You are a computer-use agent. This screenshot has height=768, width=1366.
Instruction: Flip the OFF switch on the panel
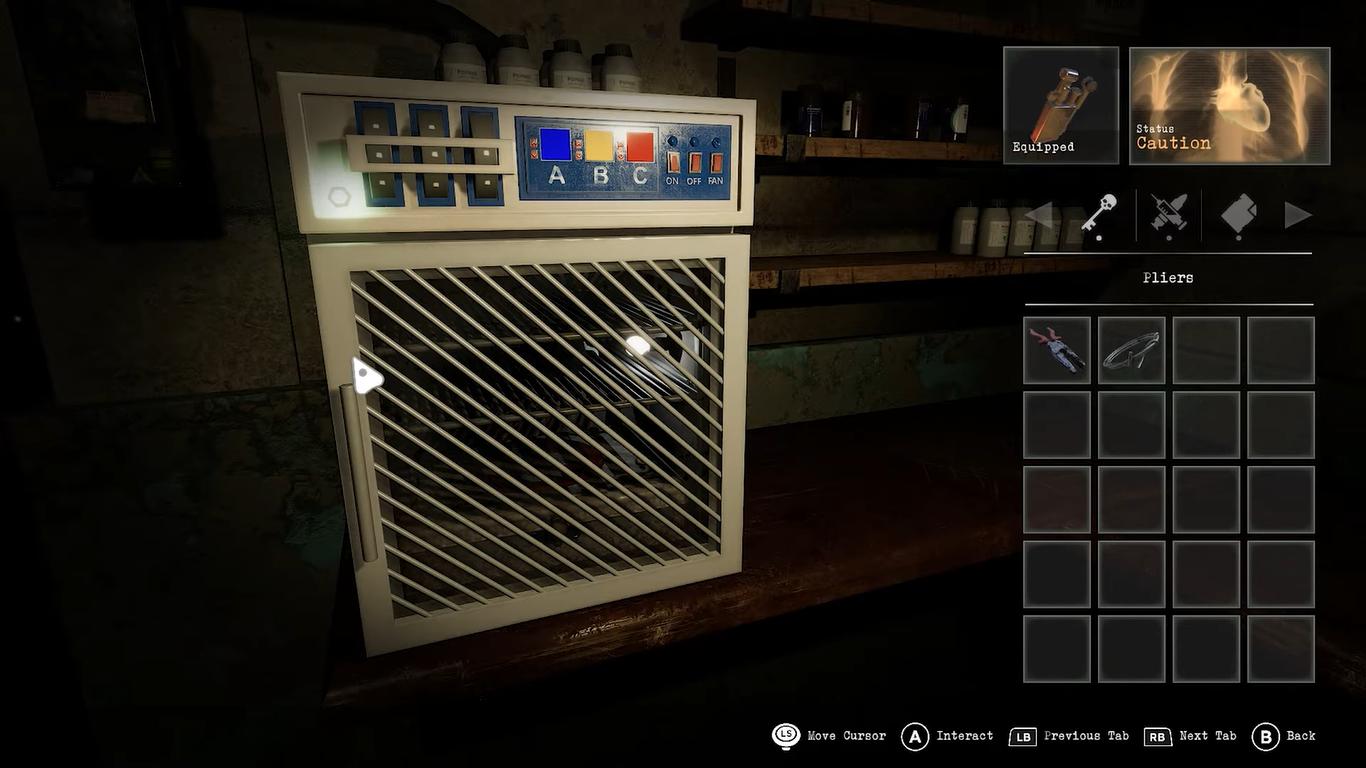click(694, 162)
